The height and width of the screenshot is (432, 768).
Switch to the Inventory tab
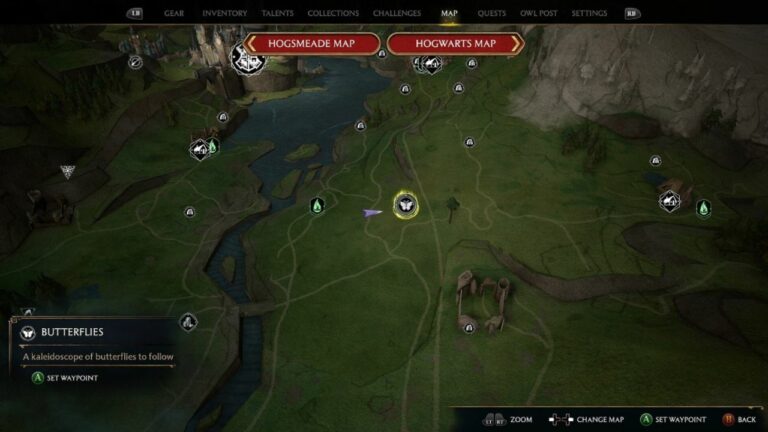pos(224,14)
